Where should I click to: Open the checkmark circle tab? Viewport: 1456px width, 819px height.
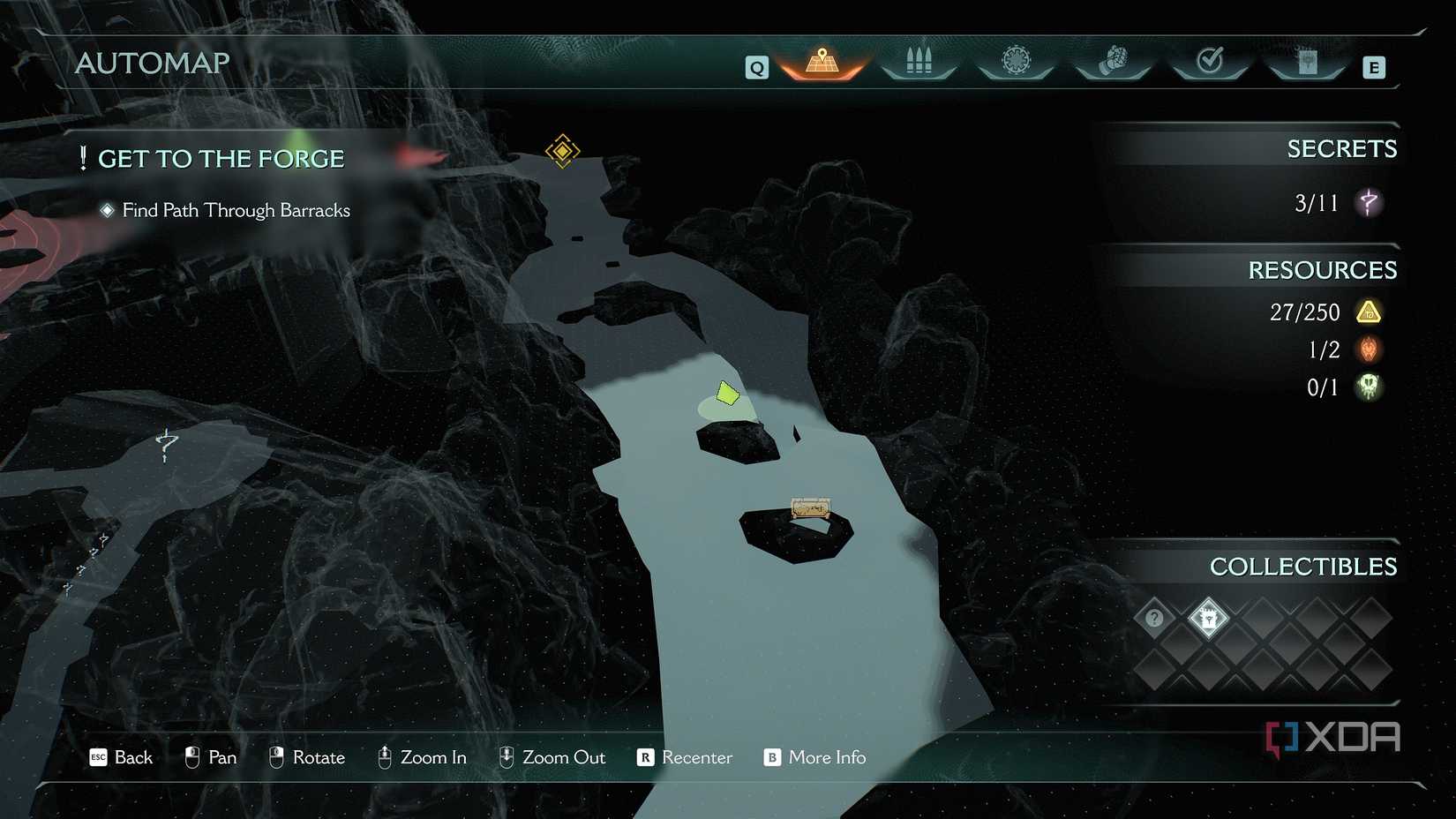(1210, 62)
